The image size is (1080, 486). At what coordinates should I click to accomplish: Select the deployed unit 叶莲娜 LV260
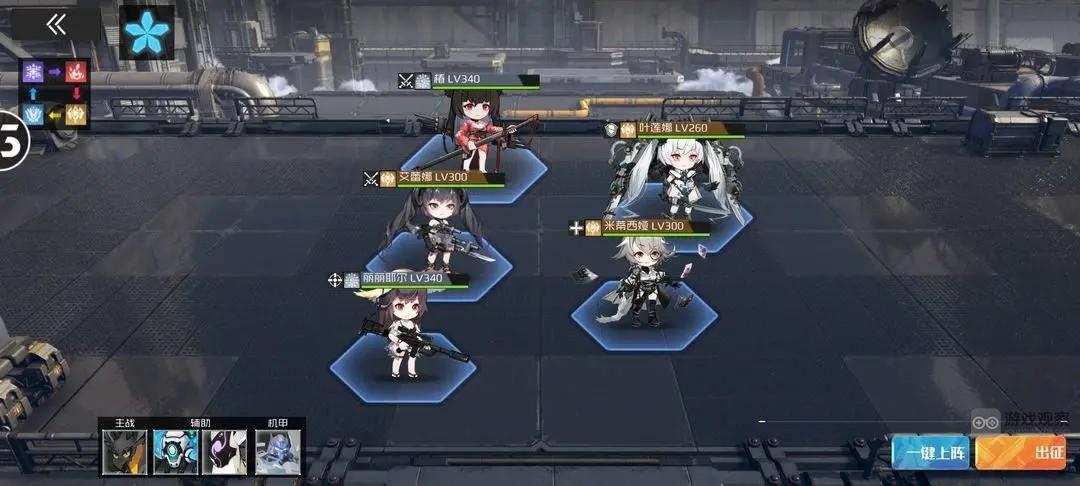click(673, 180)
